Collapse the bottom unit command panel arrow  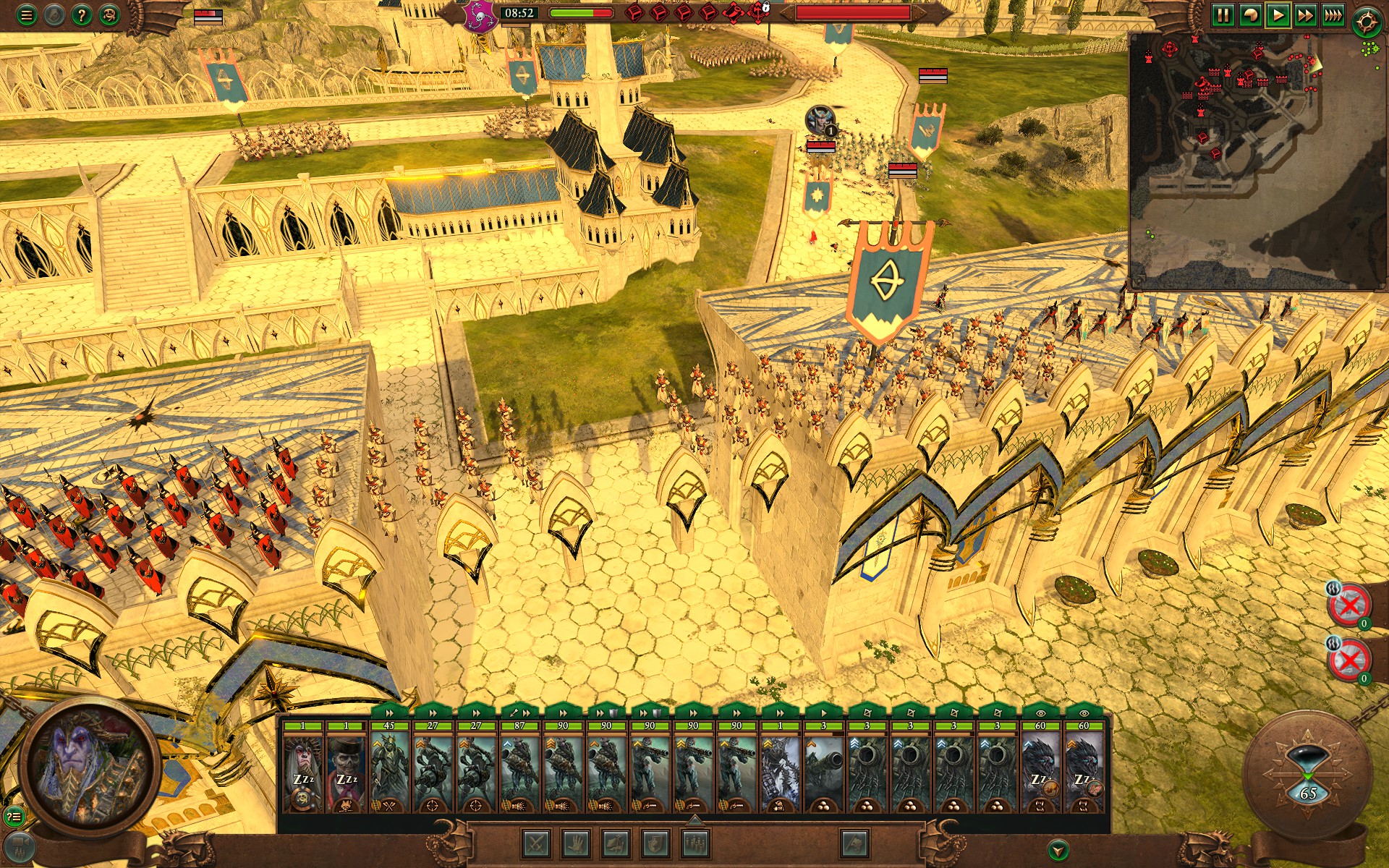point(694,820)
